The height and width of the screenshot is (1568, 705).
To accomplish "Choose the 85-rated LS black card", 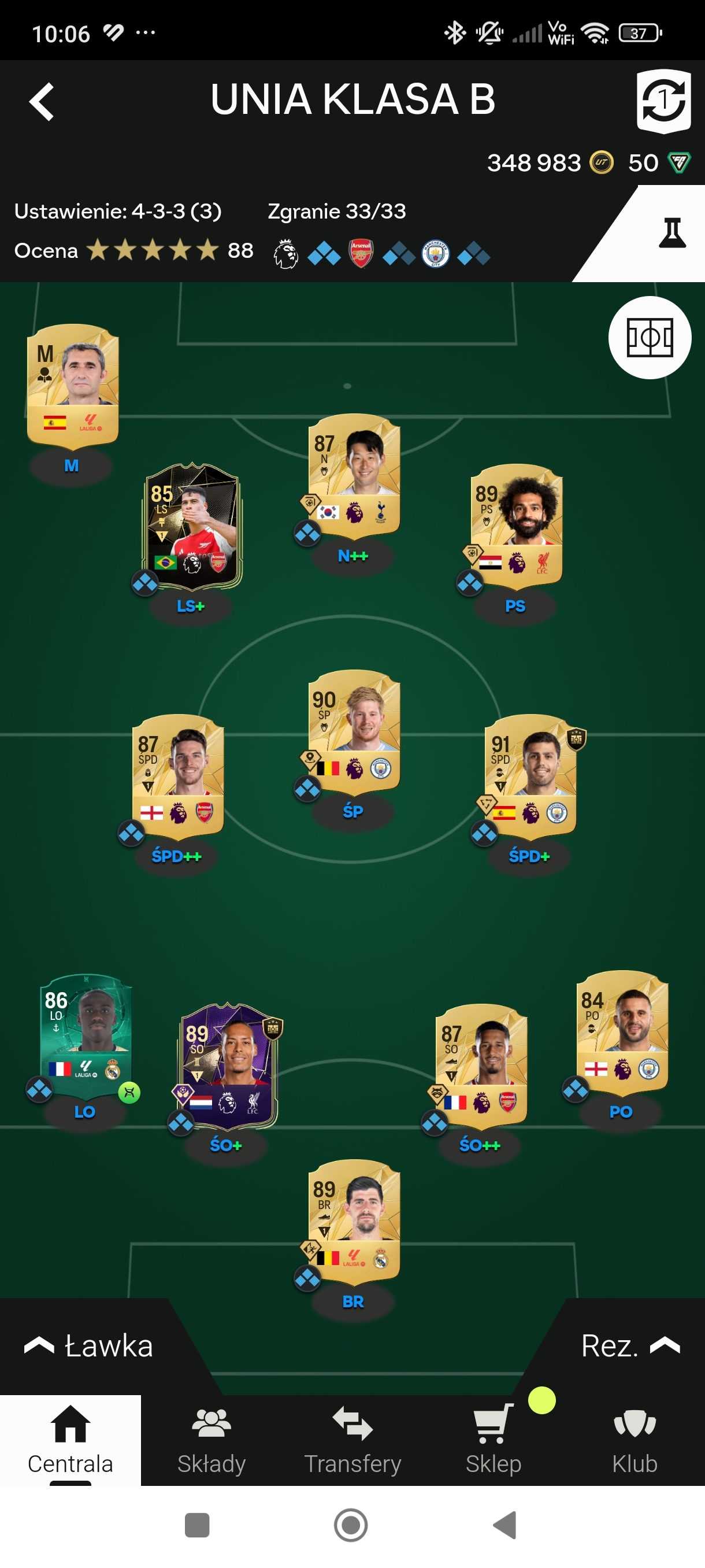I will tap(192, 525).
